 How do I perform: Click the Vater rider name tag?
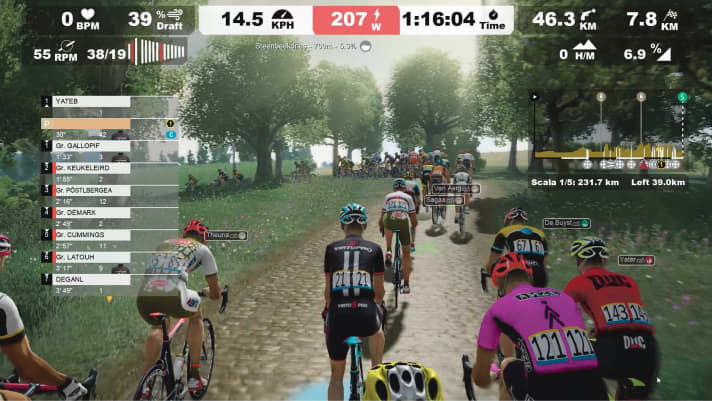pyautogui.click(x=635, y=259)
